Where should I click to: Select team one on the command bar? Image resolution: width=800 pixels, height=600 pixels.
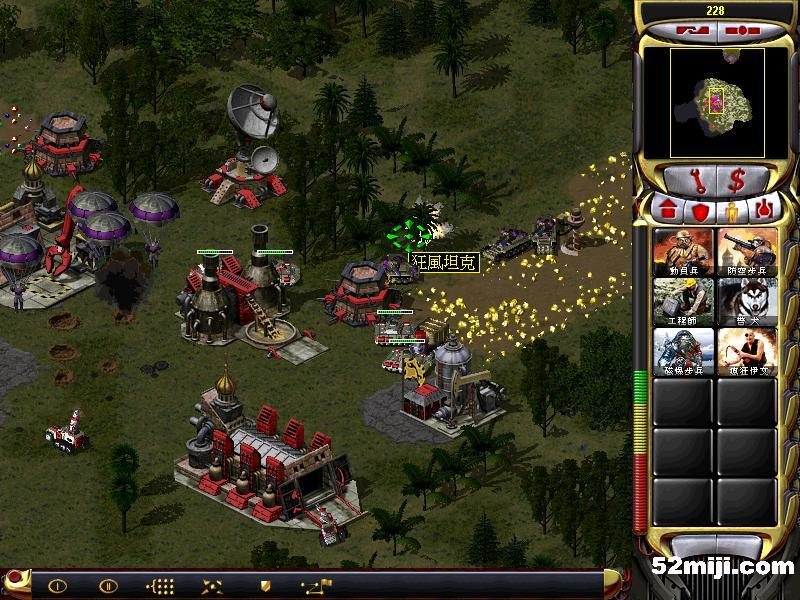coord(57,585)
